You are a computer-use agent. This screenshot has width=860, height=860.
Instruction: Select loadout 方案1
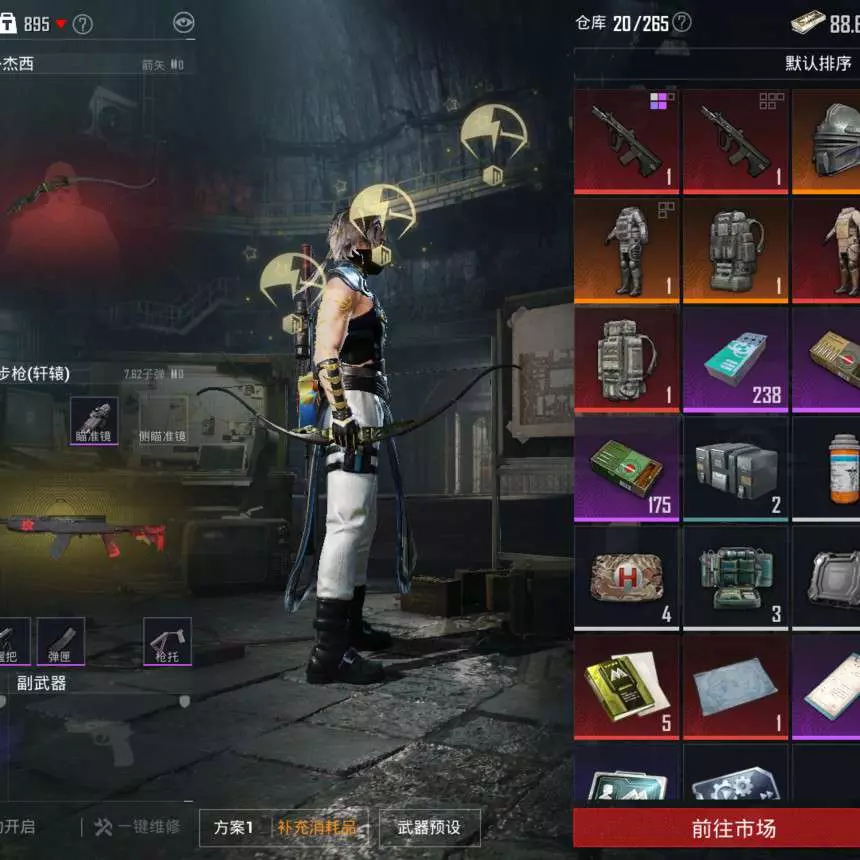click(x=234, y=827)
